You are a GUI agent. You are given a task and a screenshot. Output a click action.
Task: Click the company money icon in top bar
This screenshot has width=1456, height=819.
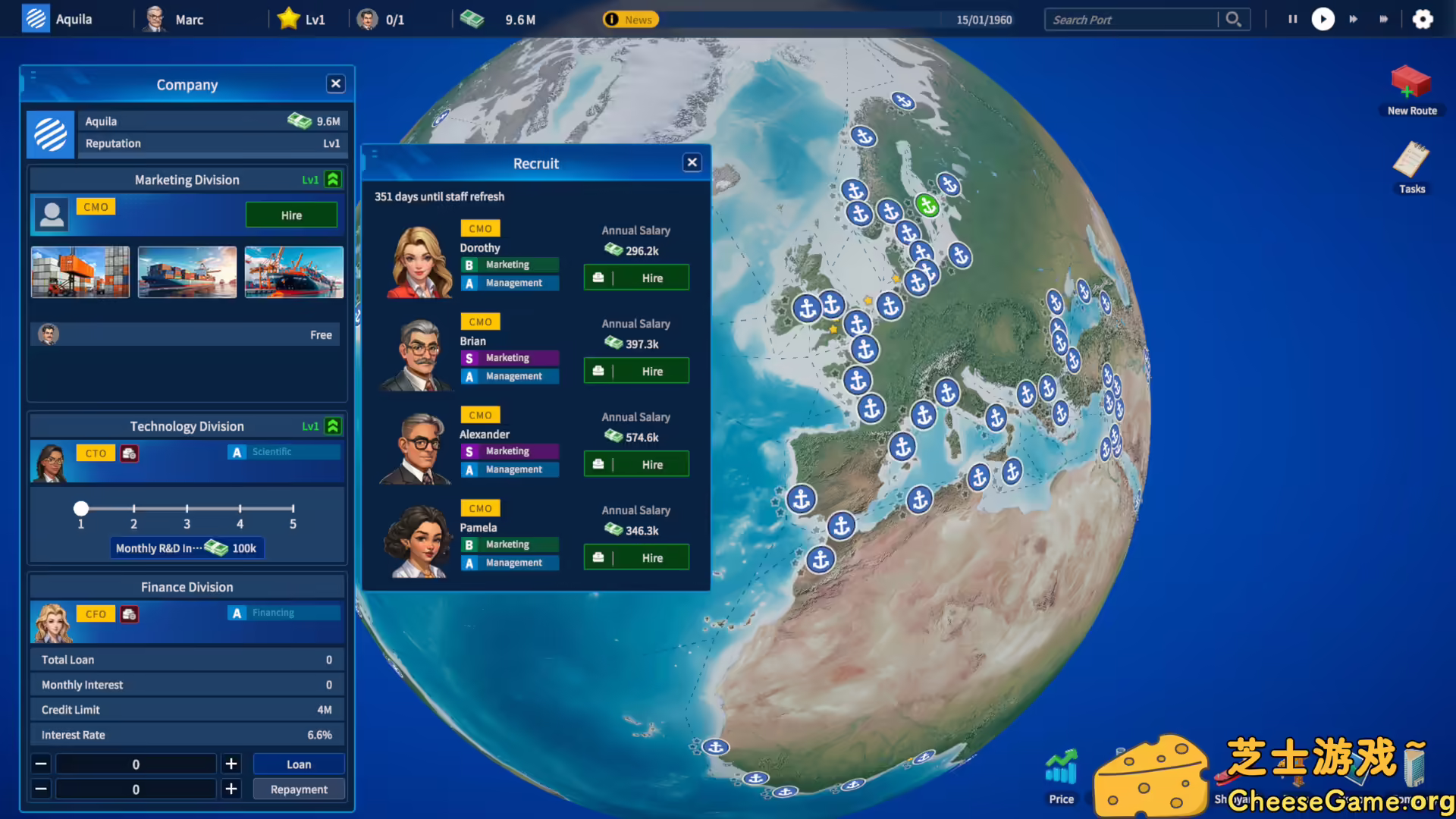click(x=473, y=19)
